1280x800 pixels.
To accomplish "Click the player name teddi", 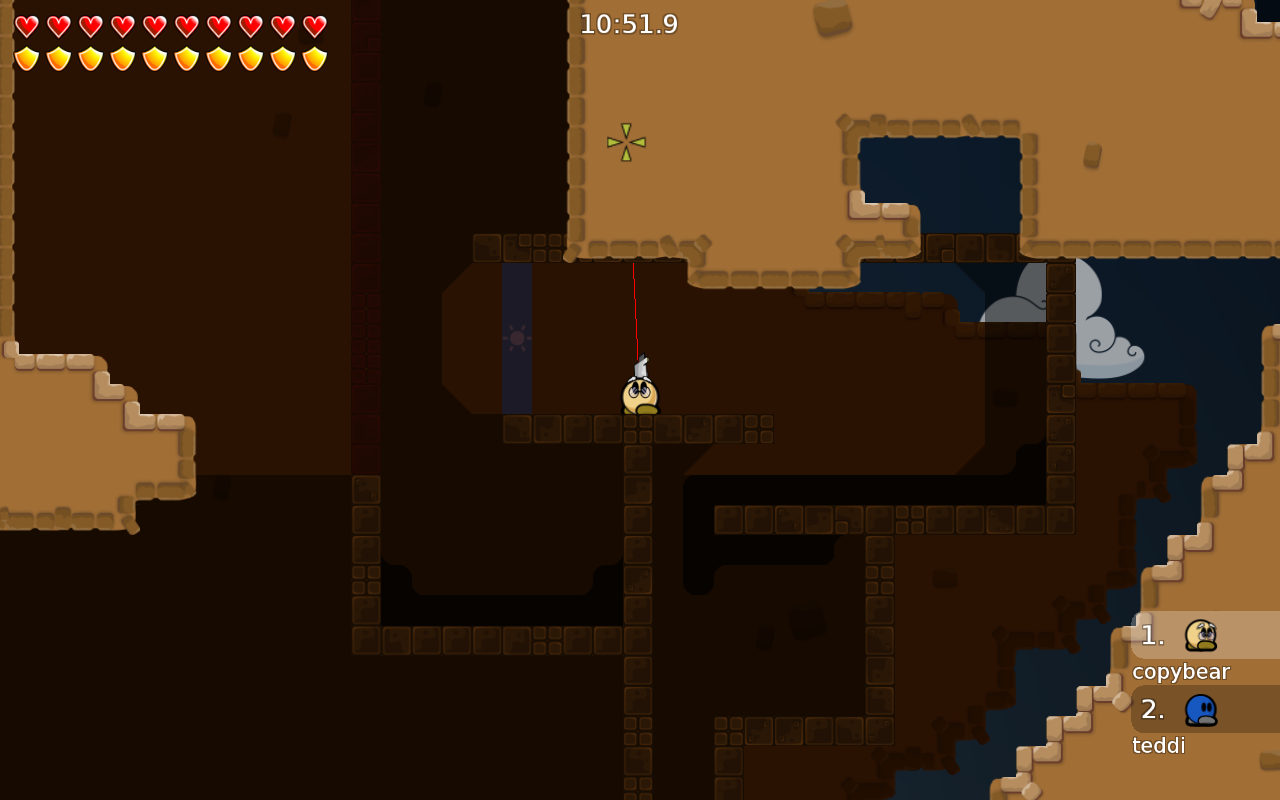I will pos(1159,745).
